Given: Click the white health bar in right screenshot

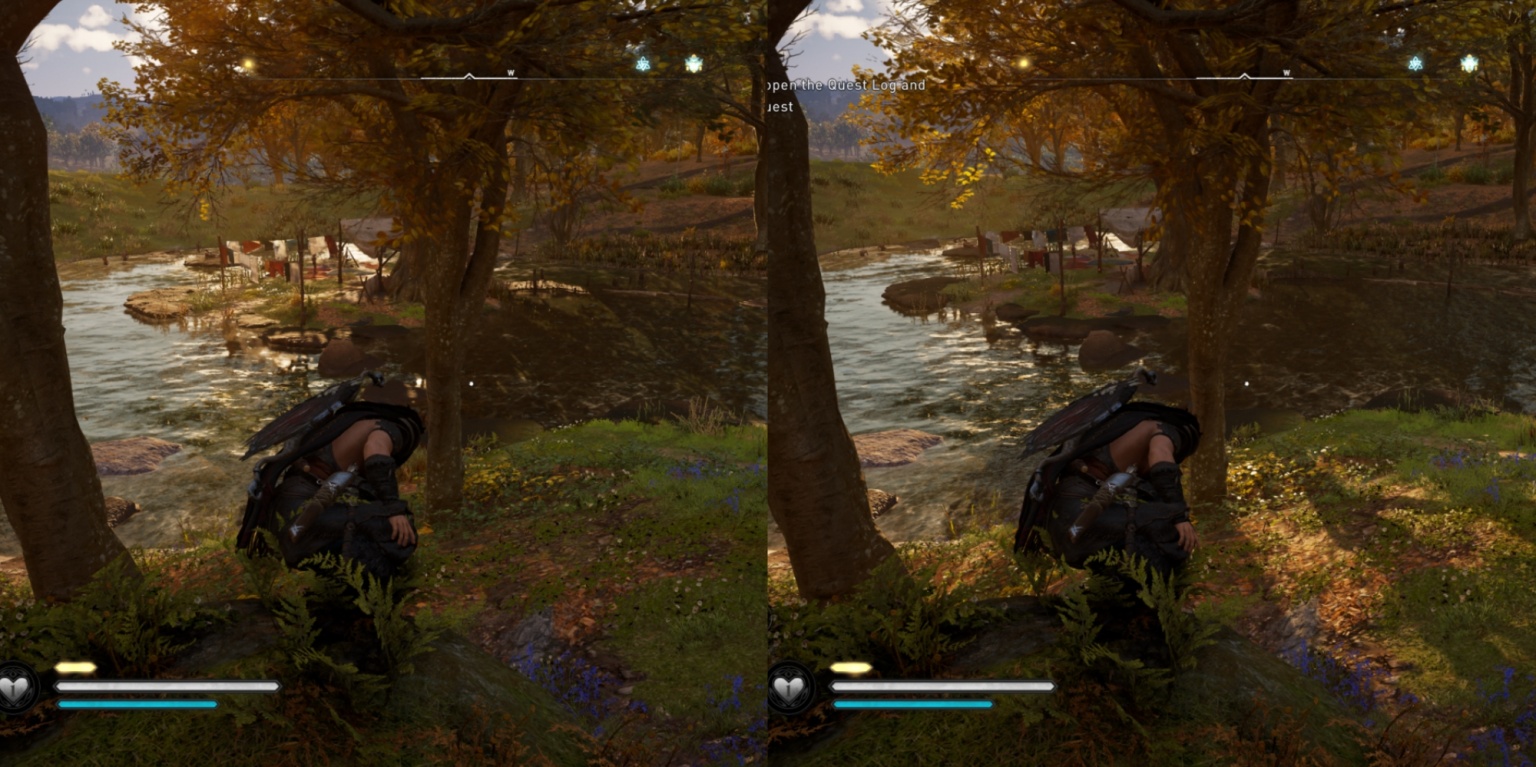Looking at the screenshot, I should click(940, 686).
